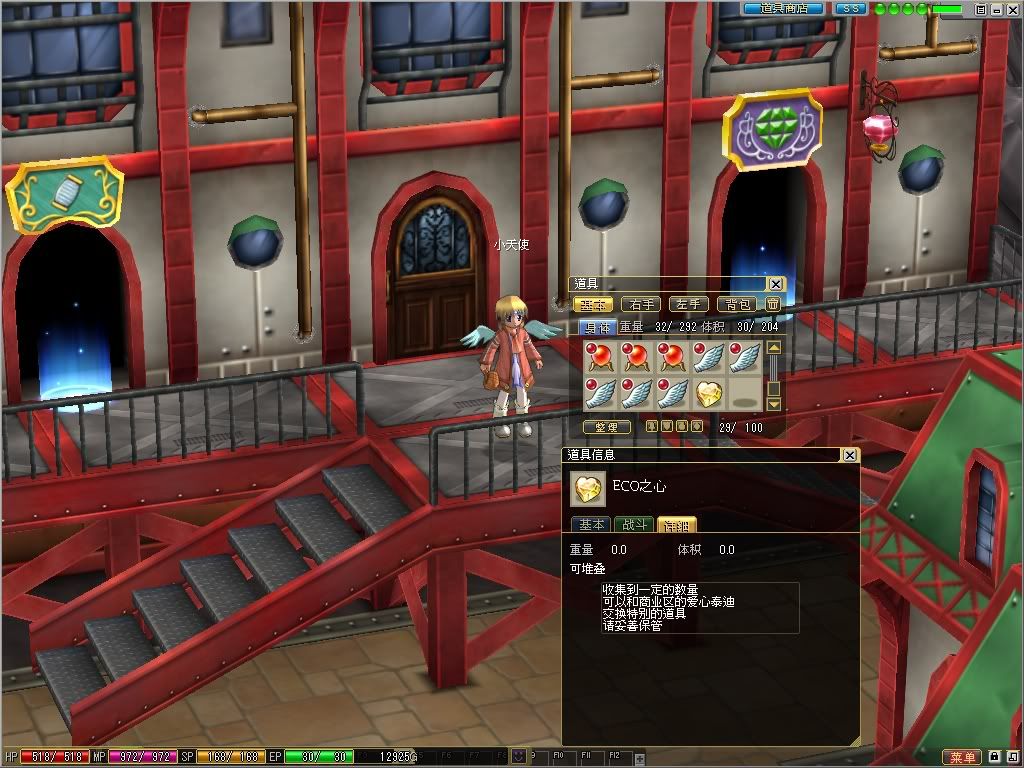
Task: Click inventory scrollbar down arrow
Action: (x=773, y=404)
